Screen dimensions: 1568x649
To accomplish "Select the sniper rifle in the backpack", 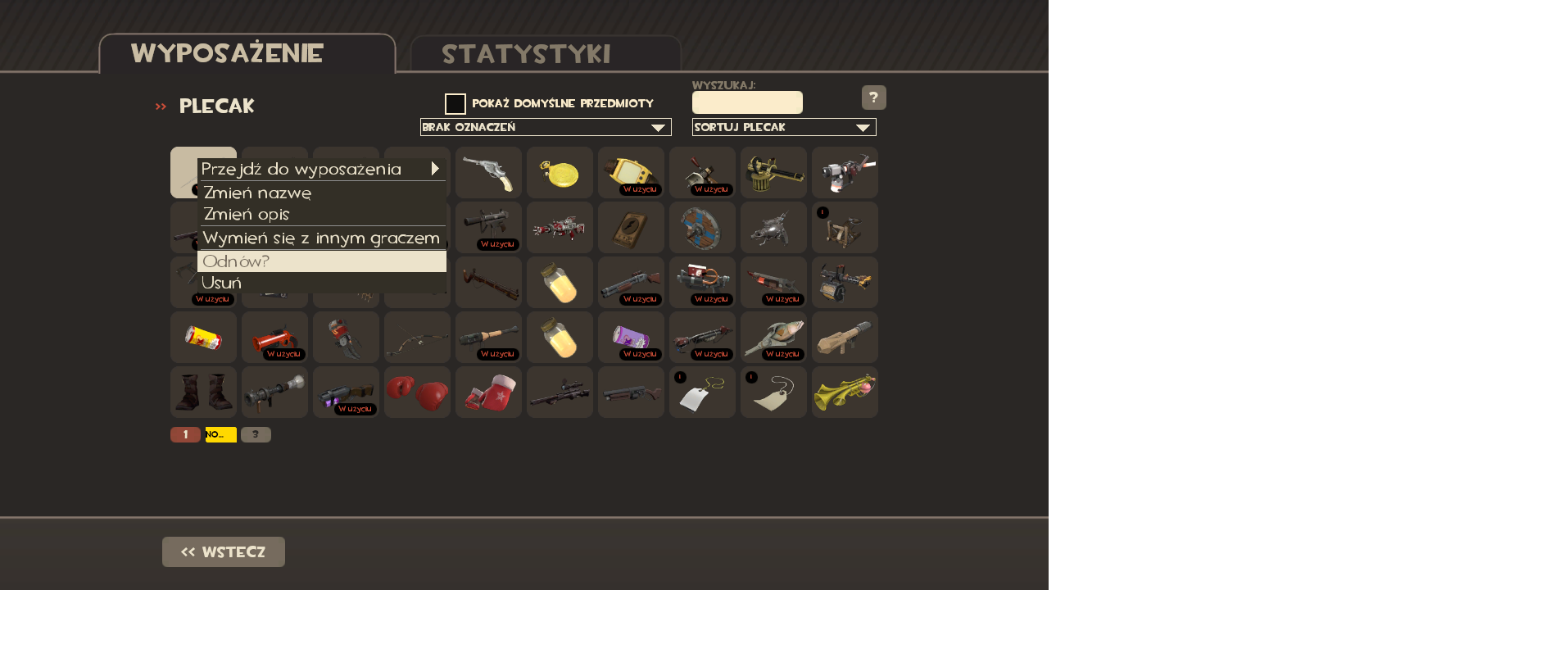I will tap(560, 392).
